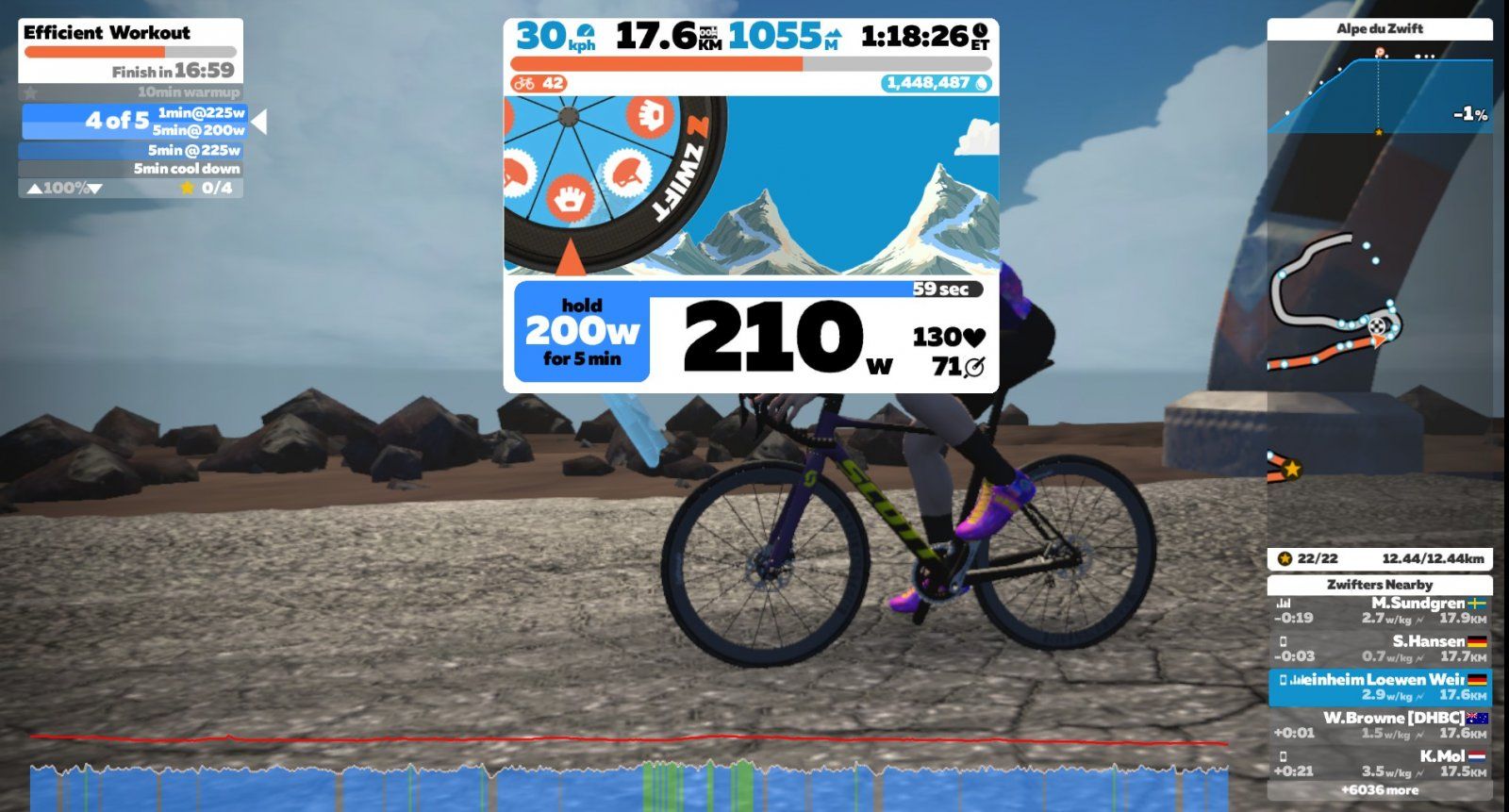Select K.Mol in the nearby riders list
The height and width of the screenshot is (812, 1509).
coord(1379,763)
